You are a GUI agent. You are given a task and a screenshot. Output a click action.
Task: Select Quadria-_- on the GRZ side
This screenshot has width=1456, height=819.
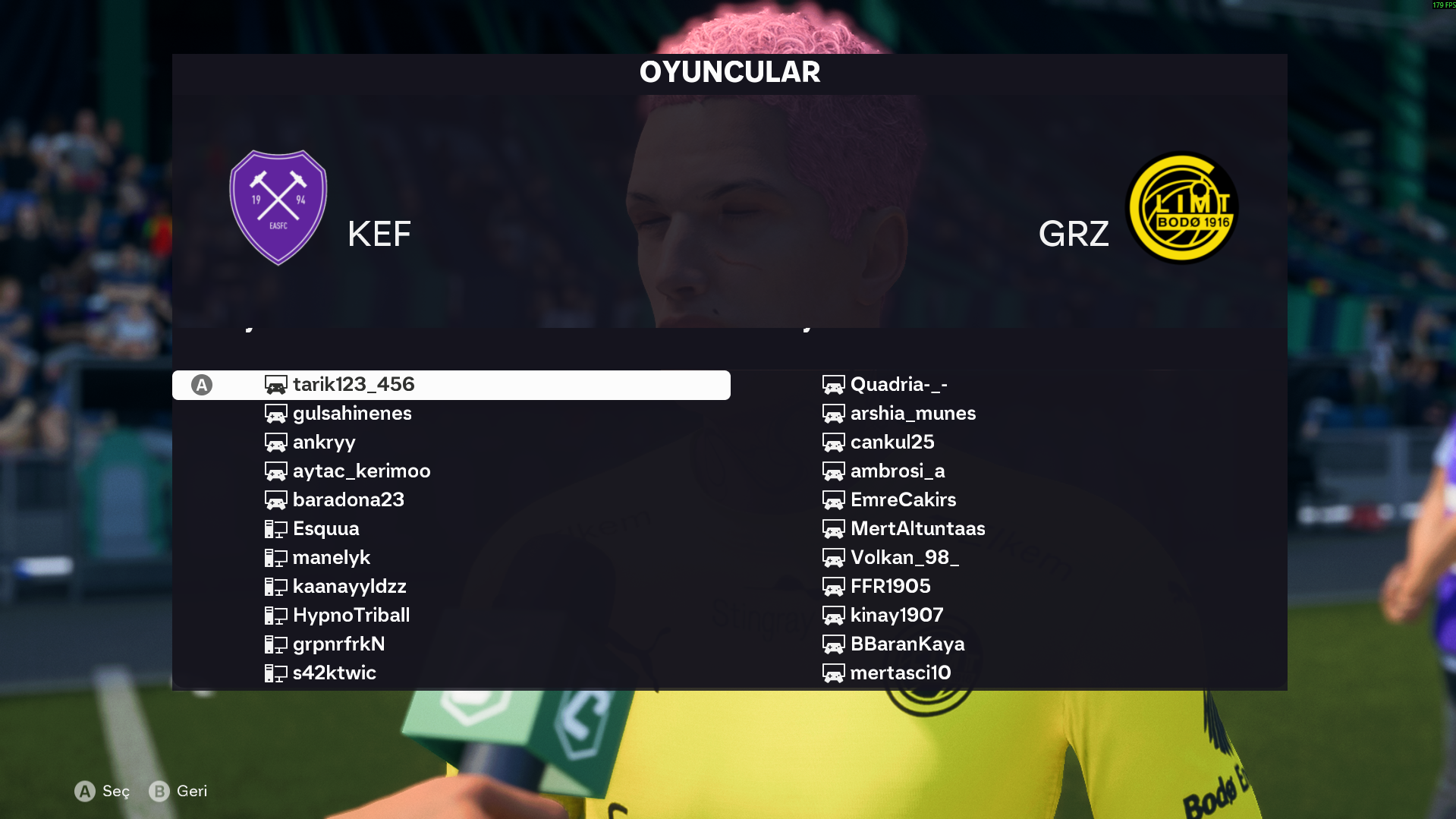898,385
